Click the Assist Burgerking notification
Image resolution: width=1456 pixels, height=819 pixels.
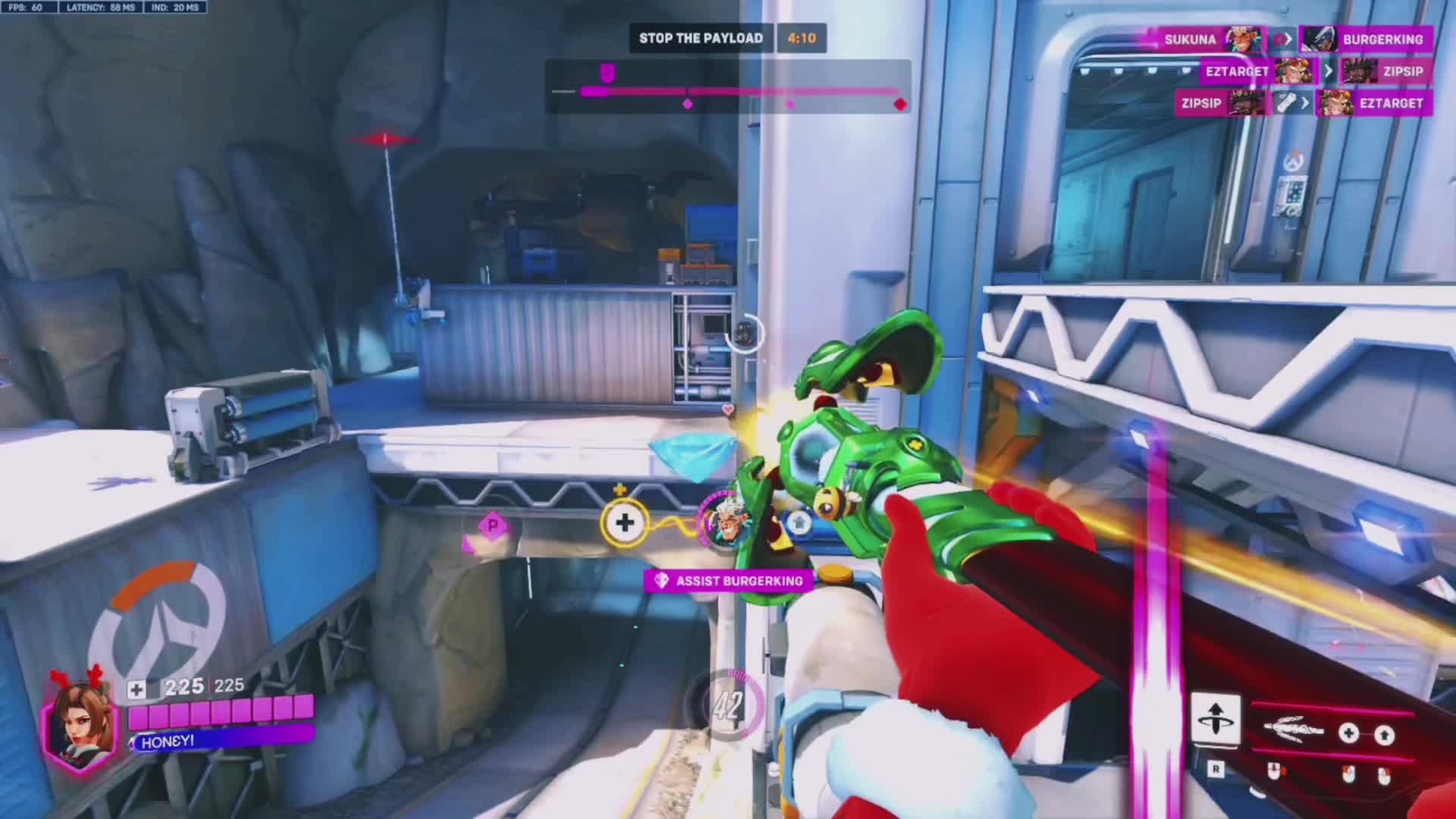pyautogui.click(x=728, y=581)
